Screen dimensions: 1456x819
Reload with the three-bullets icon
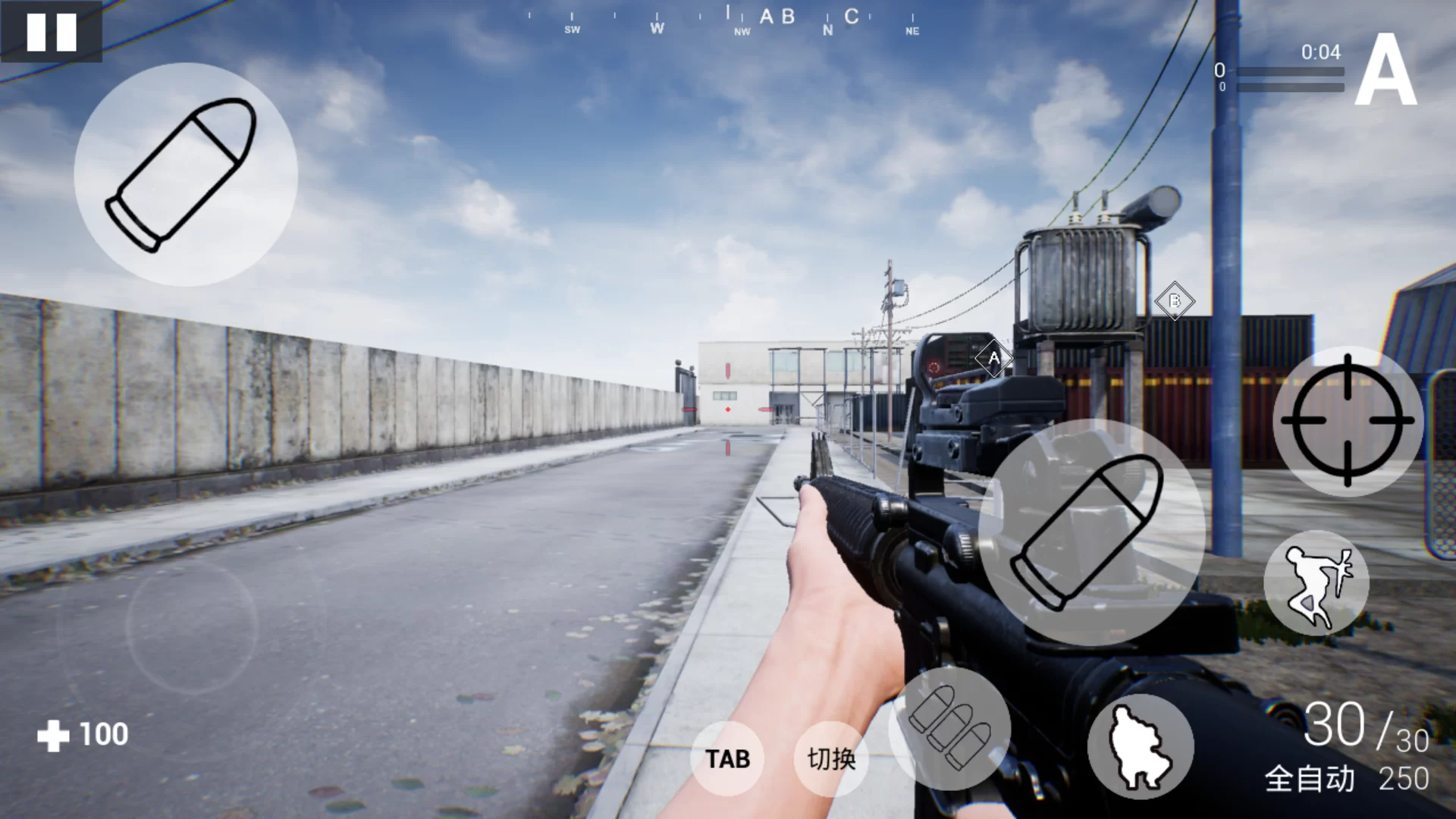(949, 728)
